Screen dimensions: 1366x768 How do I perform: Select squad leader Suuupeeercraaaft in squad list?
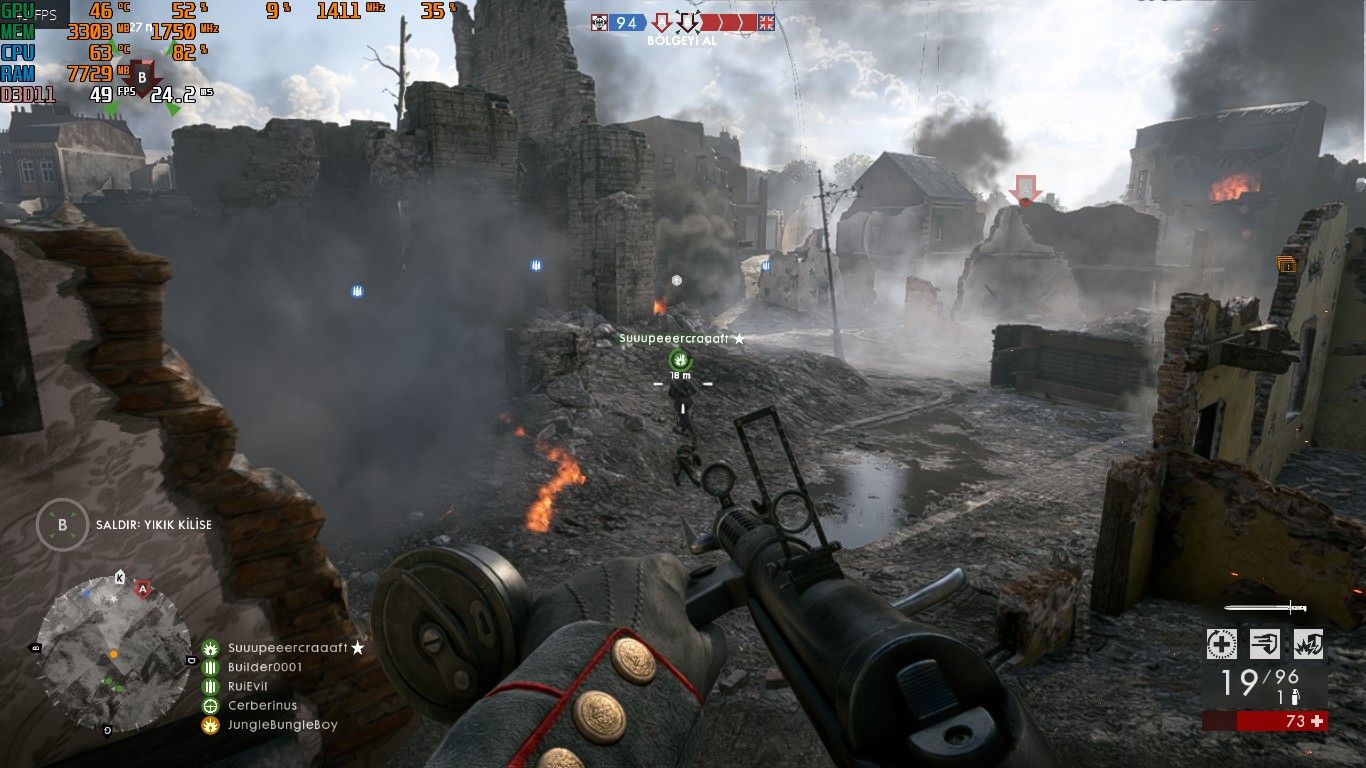tap(287, 648)
